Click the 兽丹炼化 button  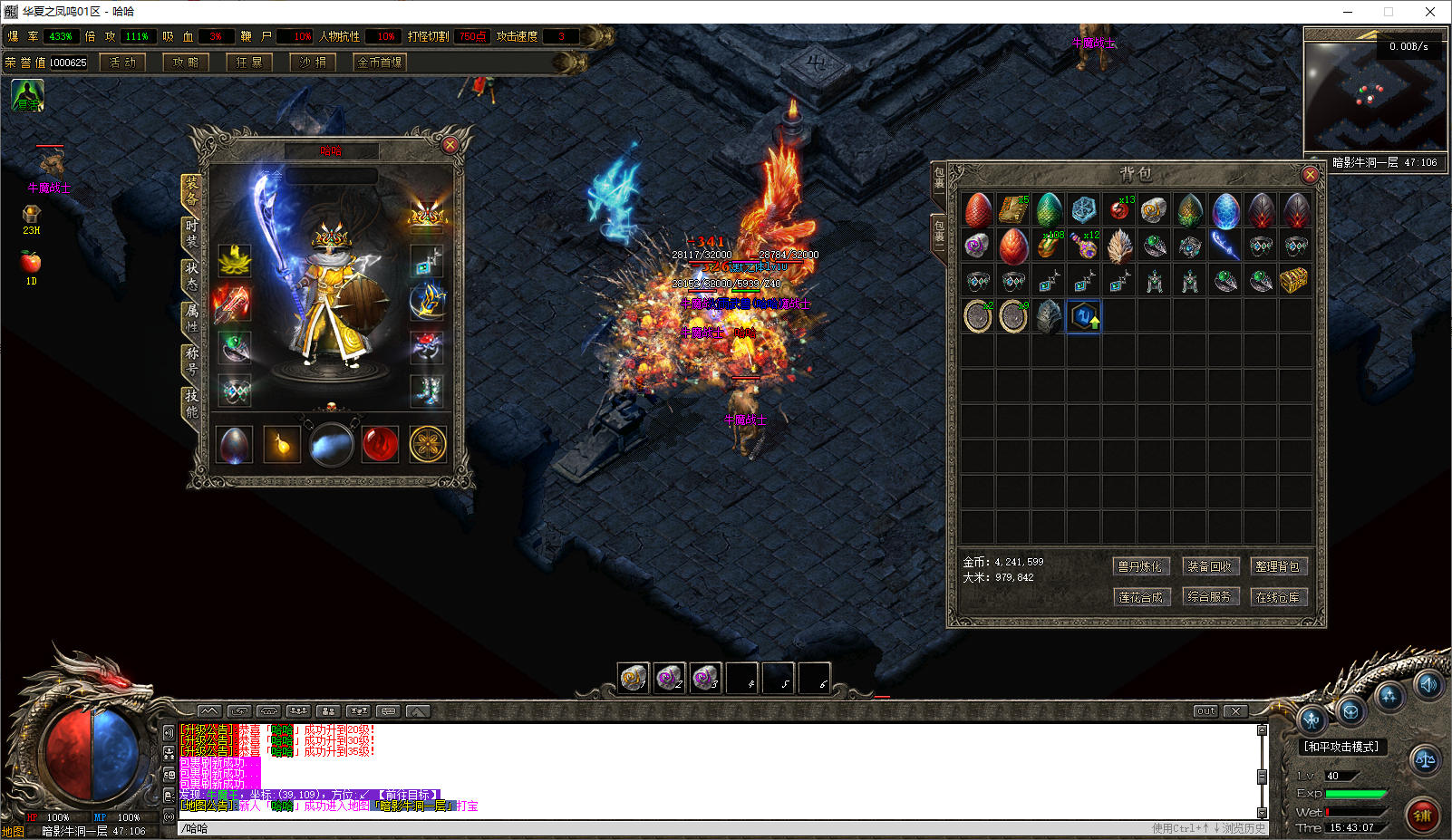(1139, 566)
